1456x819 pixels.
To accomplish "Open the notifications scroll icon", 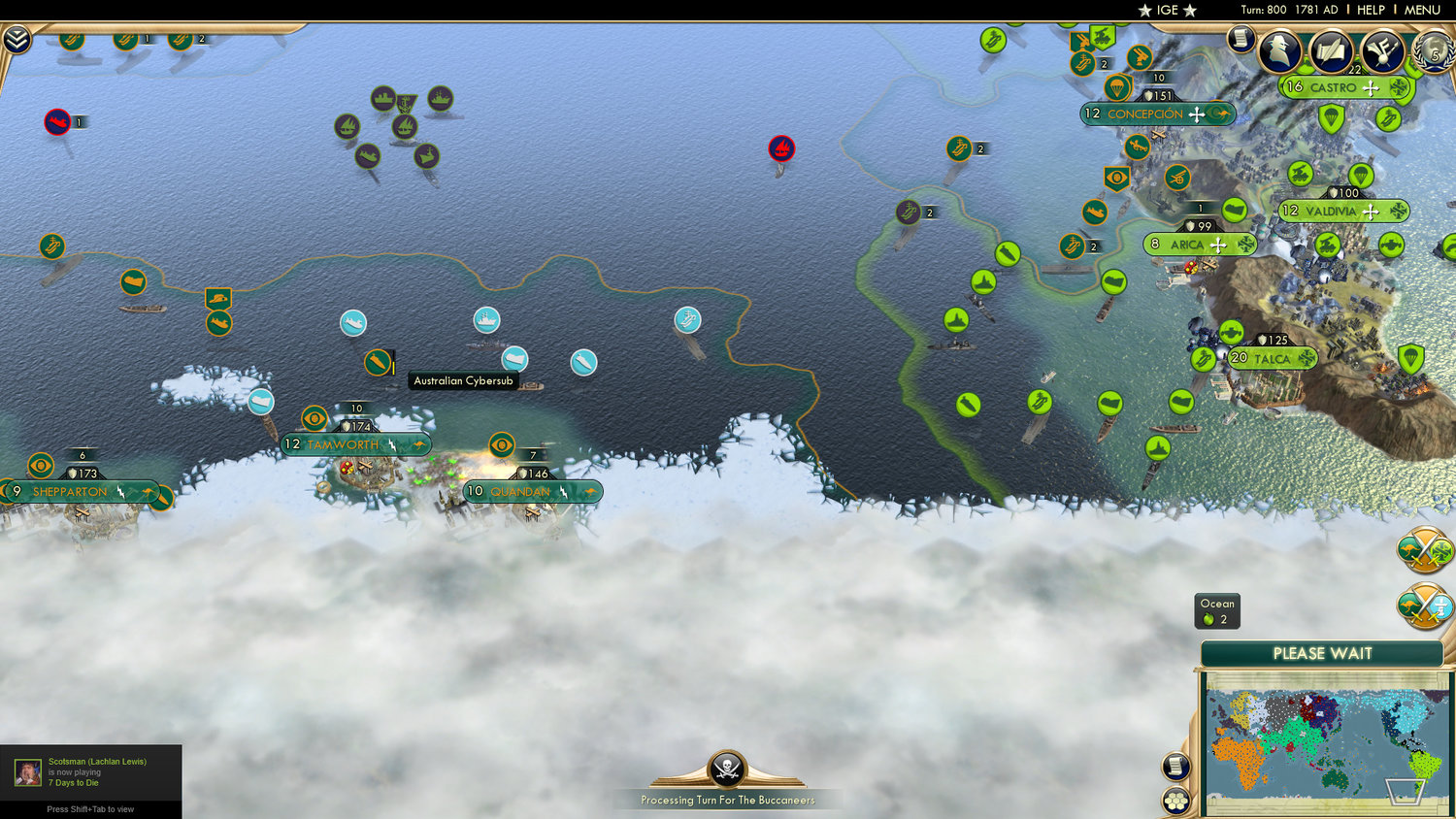I will pos(1240,41).
